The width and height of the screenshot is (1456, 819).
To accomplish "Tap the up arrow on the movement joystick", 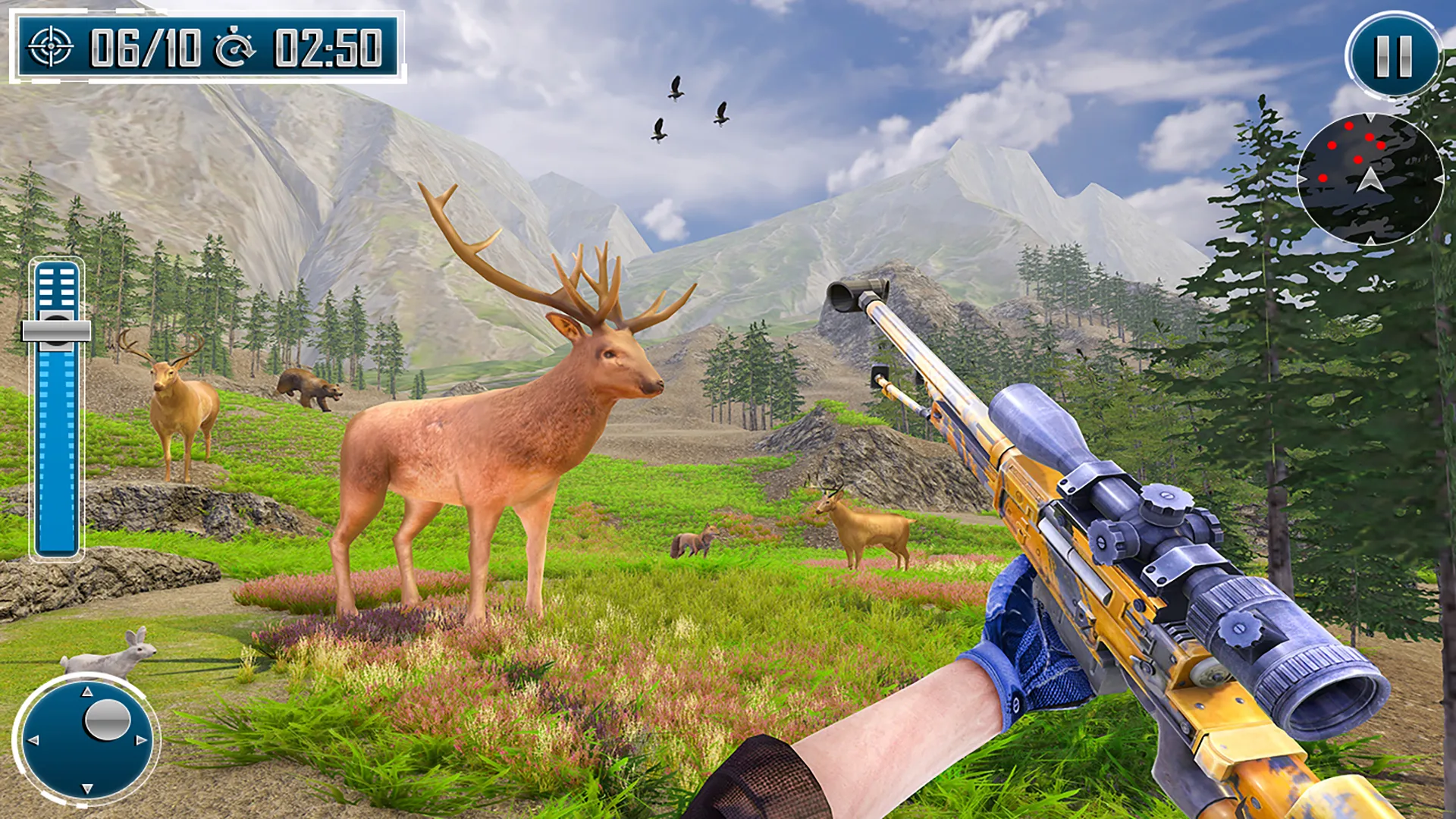I will 86,692.
